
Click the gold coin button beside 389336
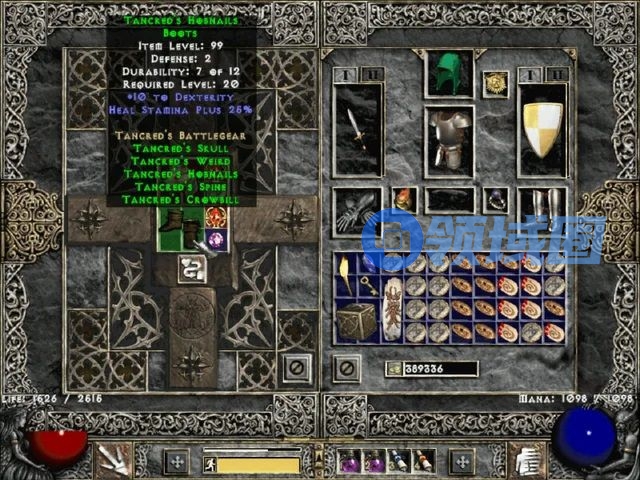point(394,368)
